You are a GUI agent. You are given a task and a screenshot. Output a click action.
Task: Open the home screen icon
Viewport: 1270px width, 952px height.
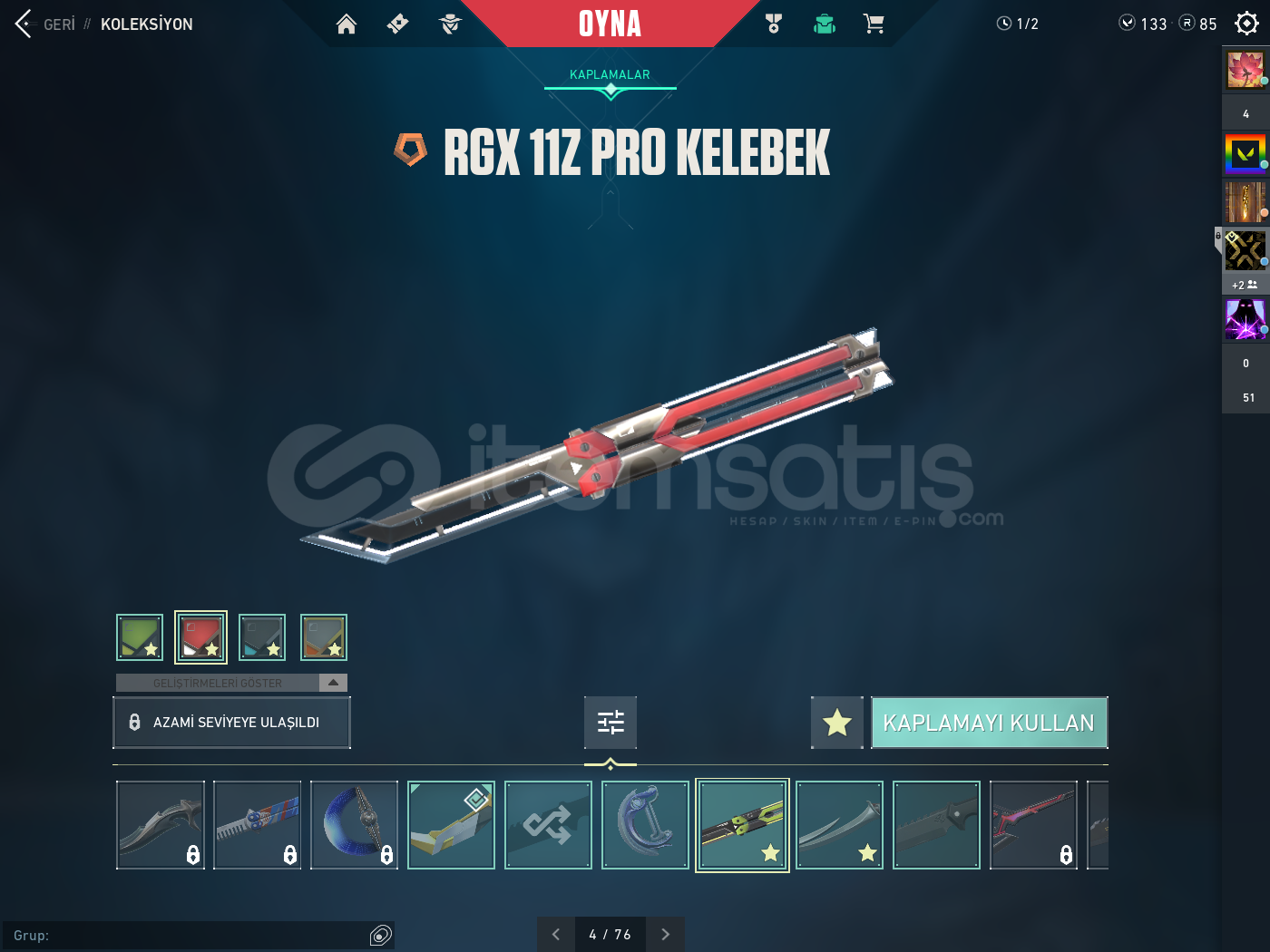click(347, 24)
